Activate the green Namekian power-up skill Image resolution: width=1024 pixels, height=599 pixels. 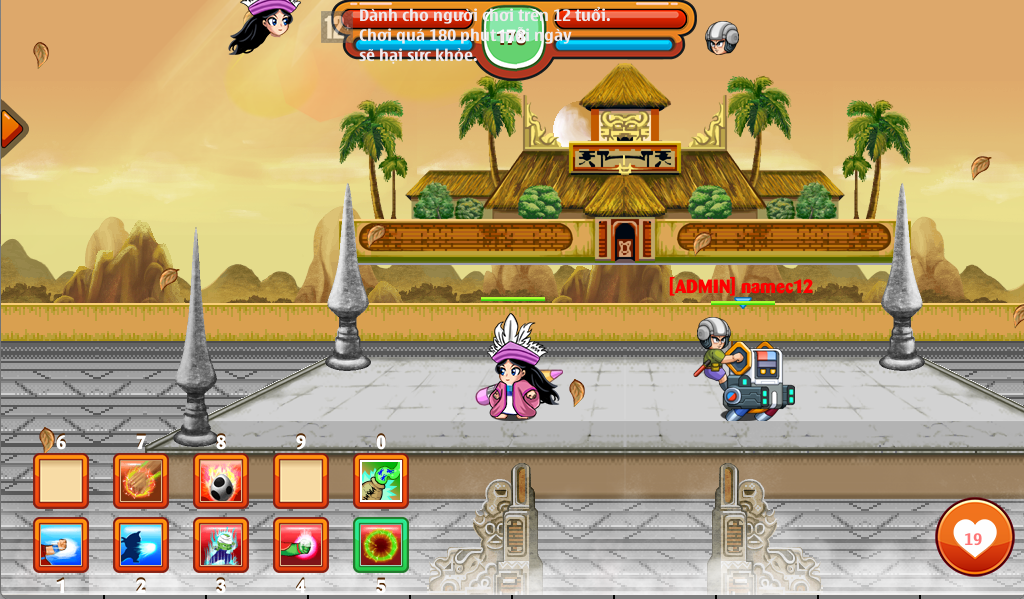[221, 545]
